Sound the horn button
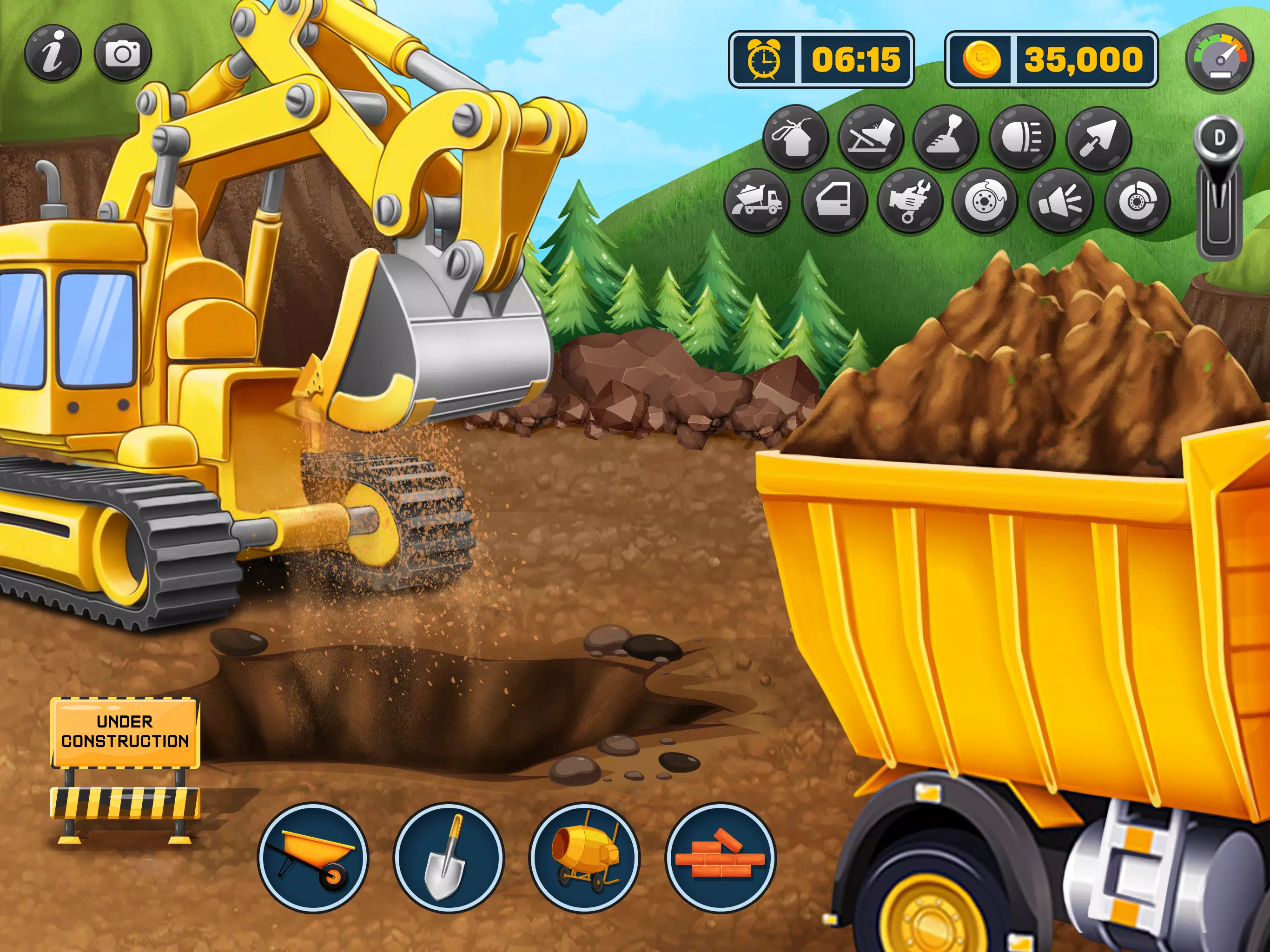The width and height of the screenshot is (1270, 952). pyautogui.click(x=1061, y=201)
